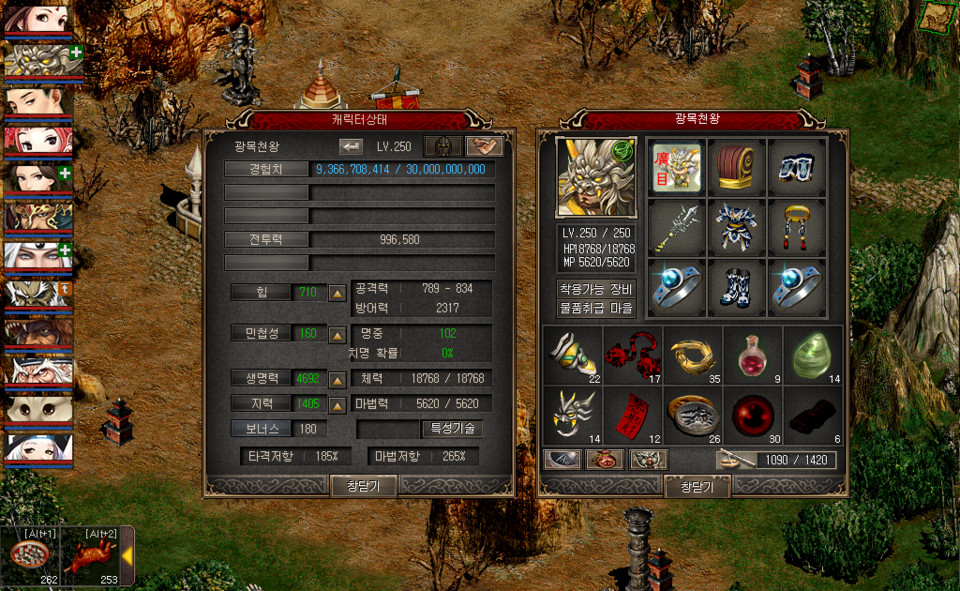Image resolution: width=960 pixels, height=591 pixels.
Task: Raise the 힘 strength stat with its arrow
Action: pyautogui.click(x=338, y=293)
